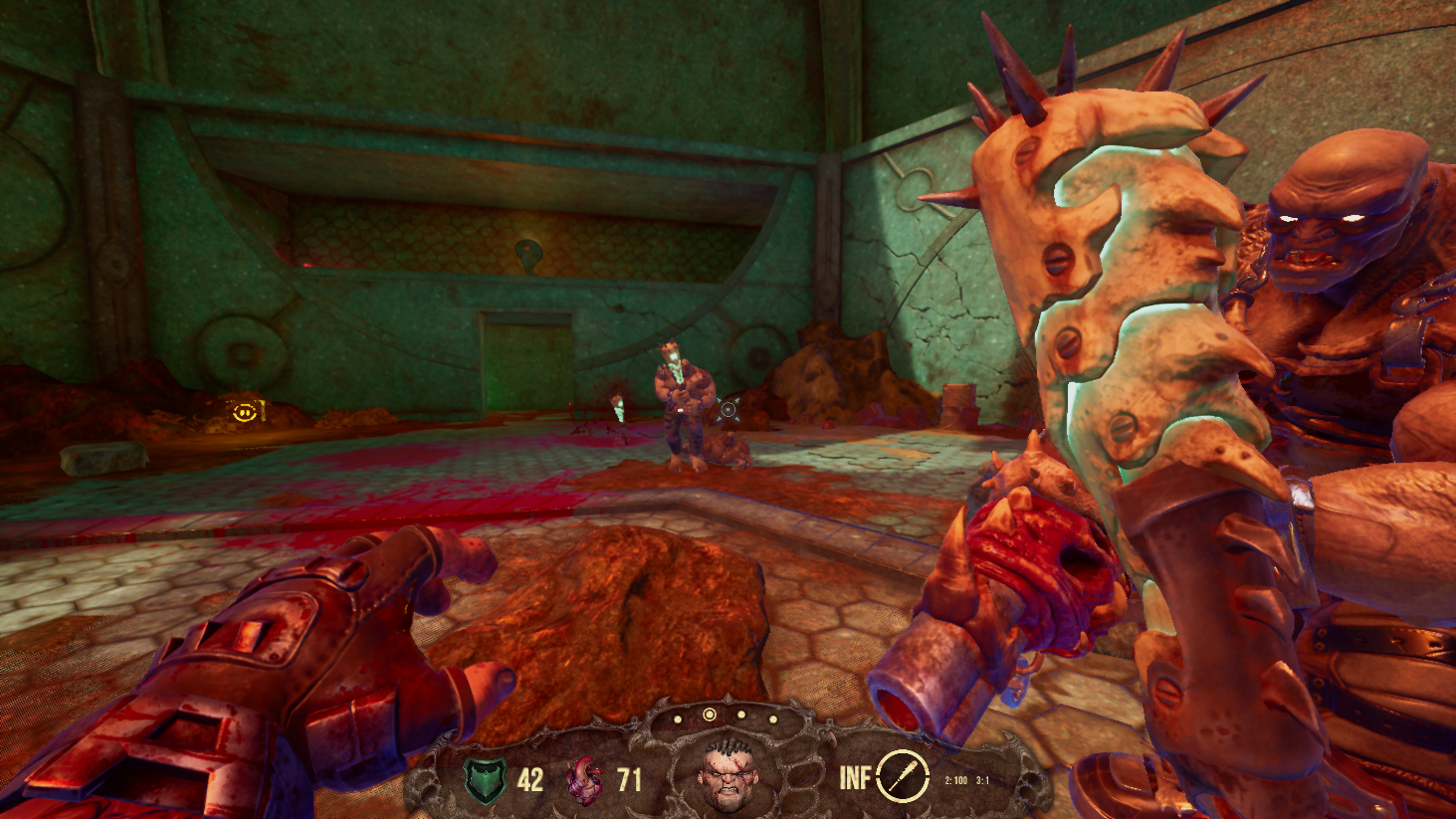
Task: Click the ringed dot above the portrait
Action: (x=709, y=716)
